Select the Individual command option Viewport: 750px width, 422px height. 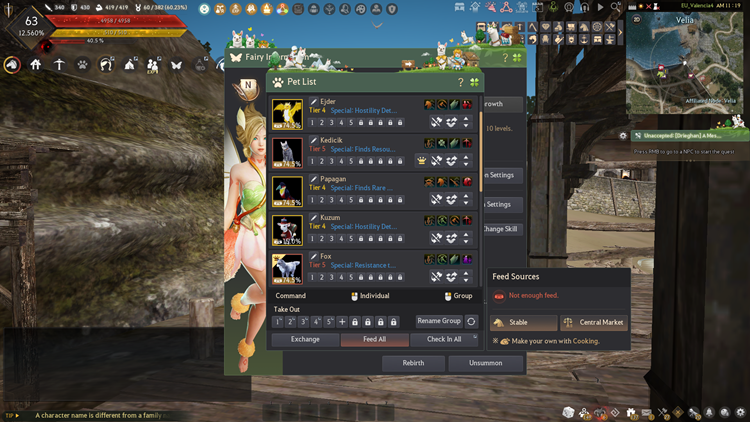(370, 296)
